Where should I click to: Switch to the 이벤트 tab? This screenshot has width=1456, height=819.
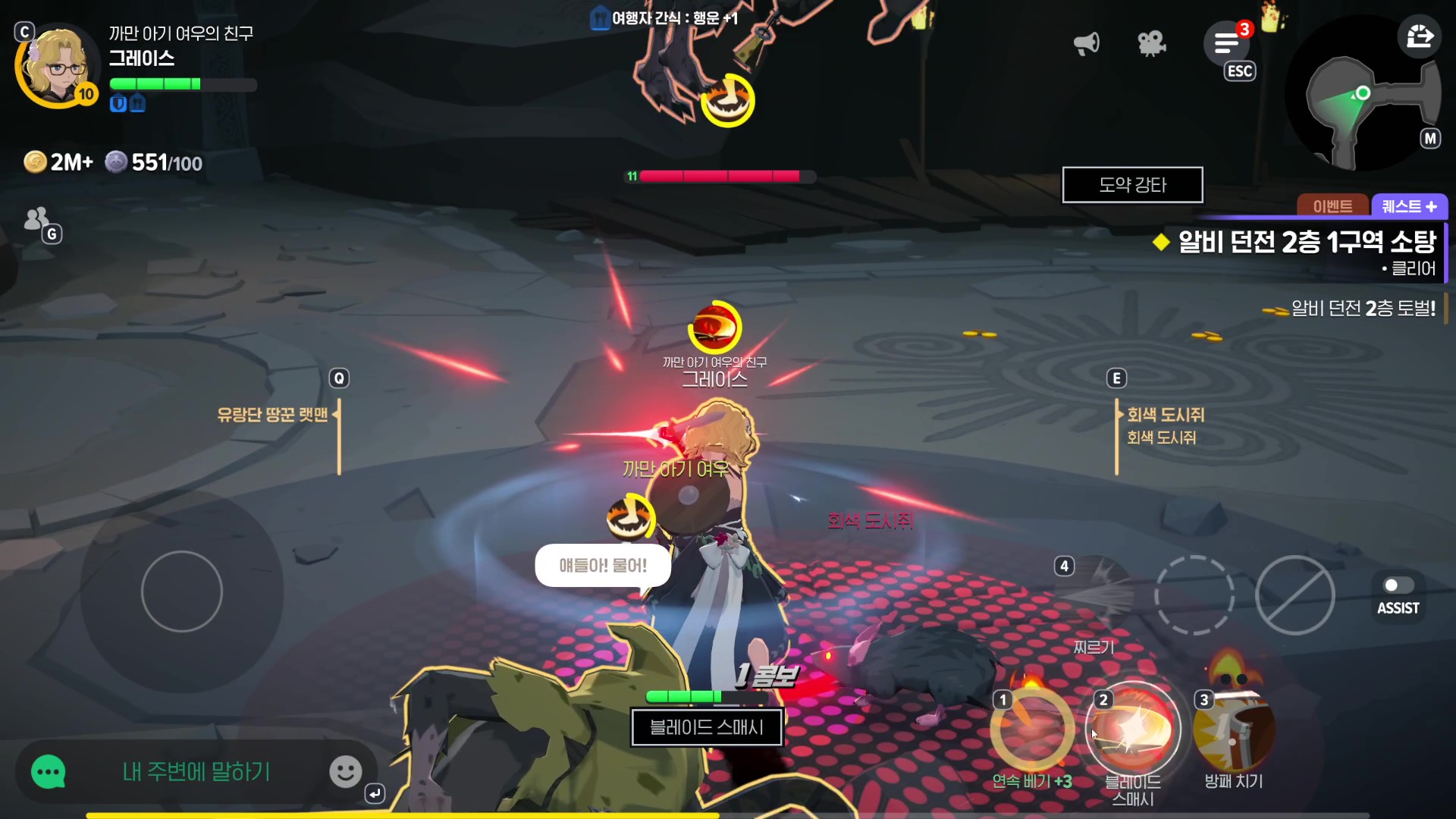tap(1332, 206)
